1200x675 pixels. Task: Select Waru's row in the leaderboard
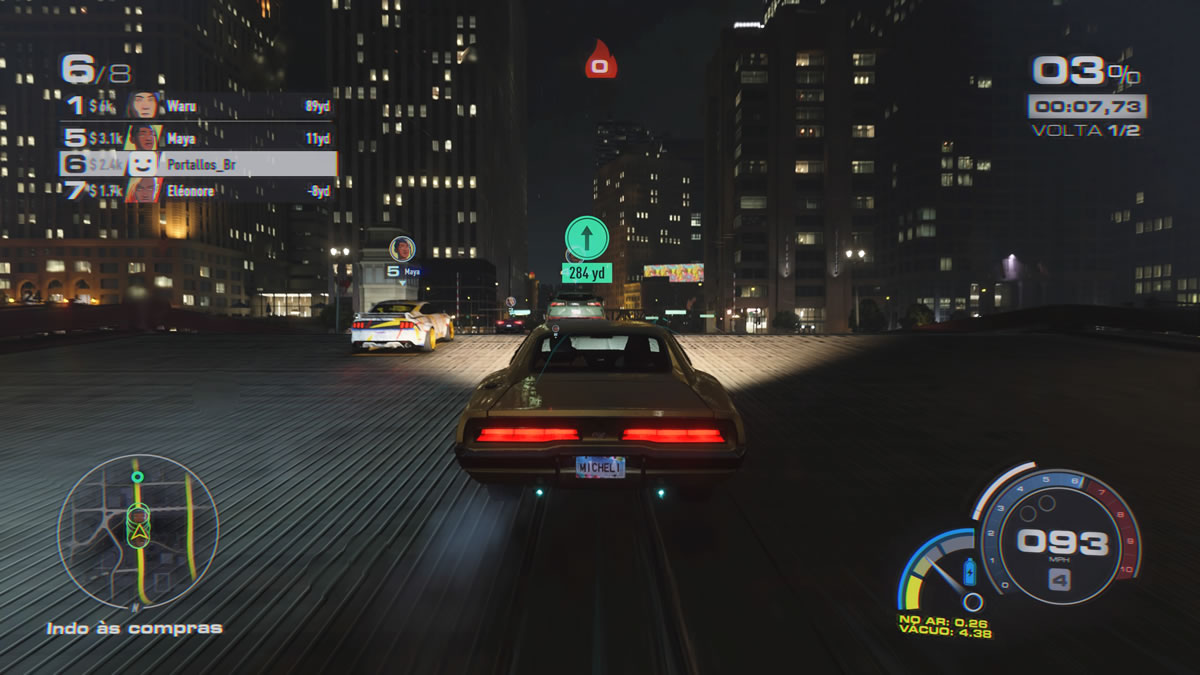click(x=198, y=106)
